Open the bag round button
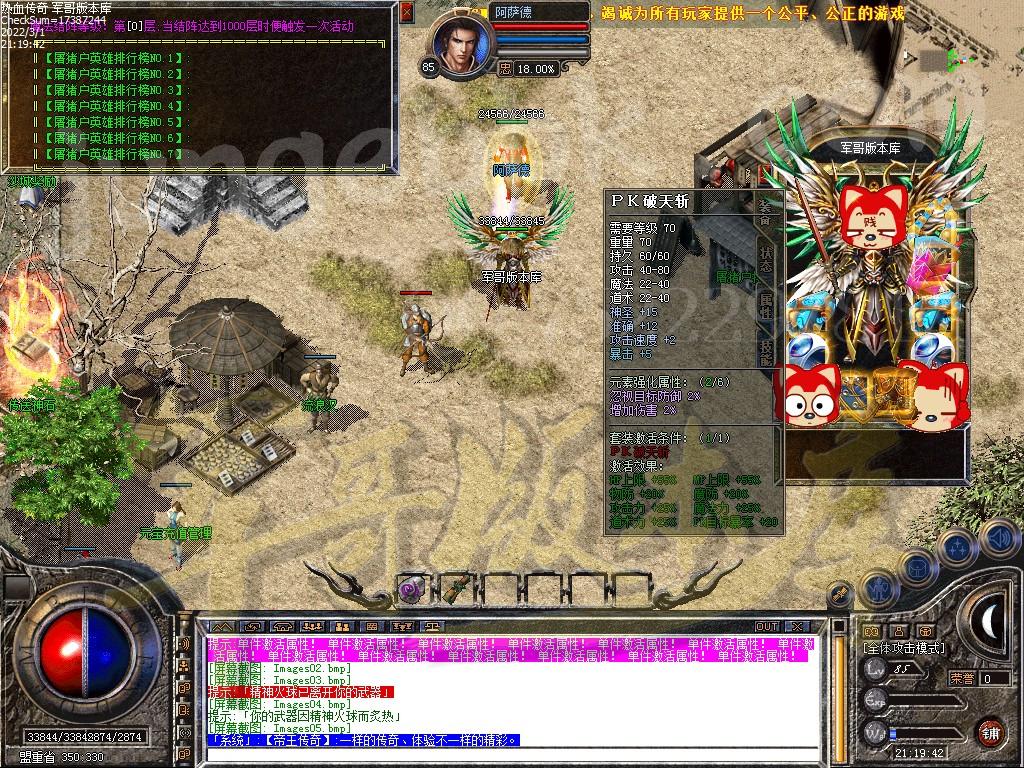 point(916,566)
